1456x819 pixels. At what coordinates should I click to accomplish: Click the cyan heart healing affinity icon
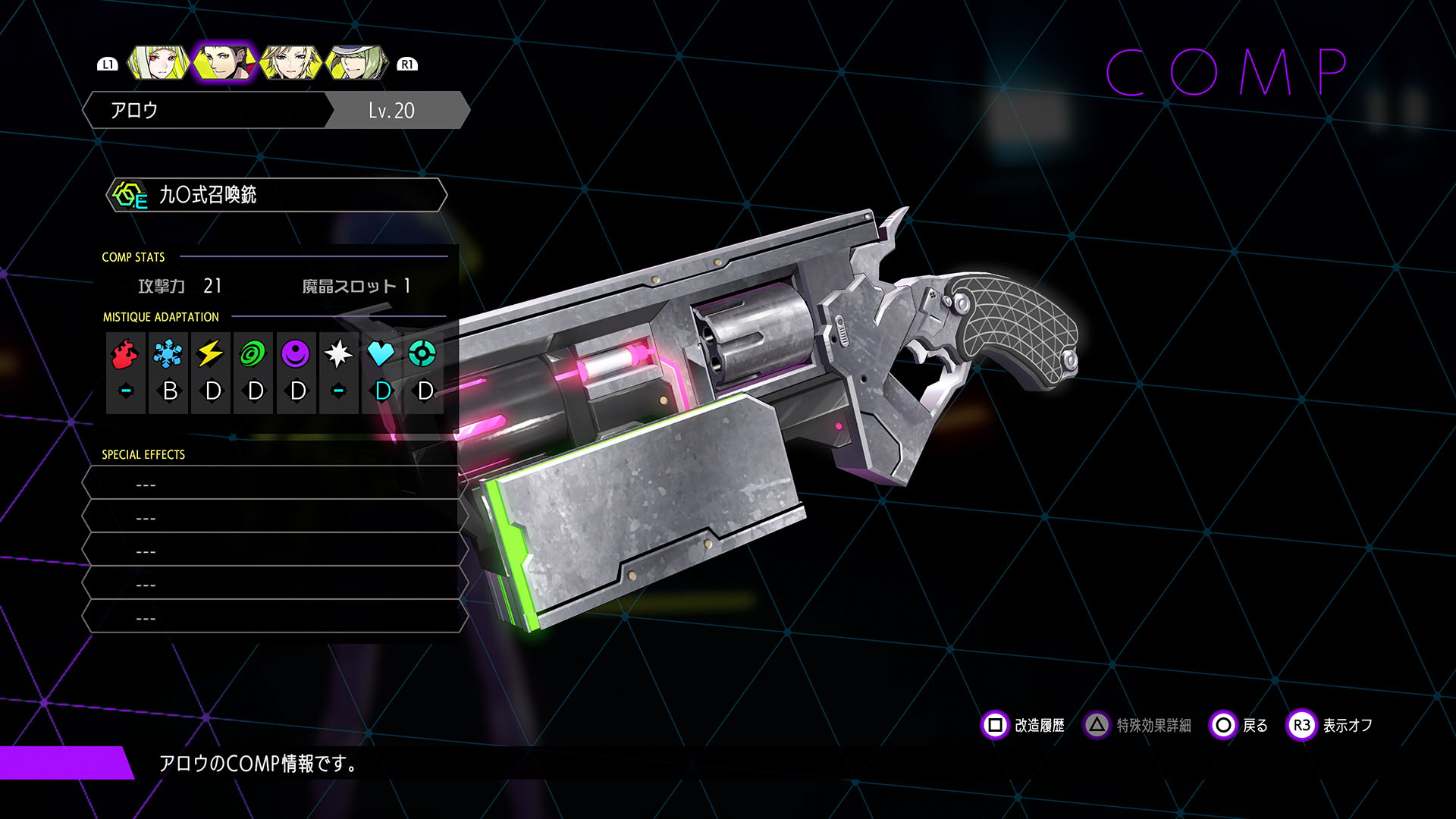pos(380,353)
